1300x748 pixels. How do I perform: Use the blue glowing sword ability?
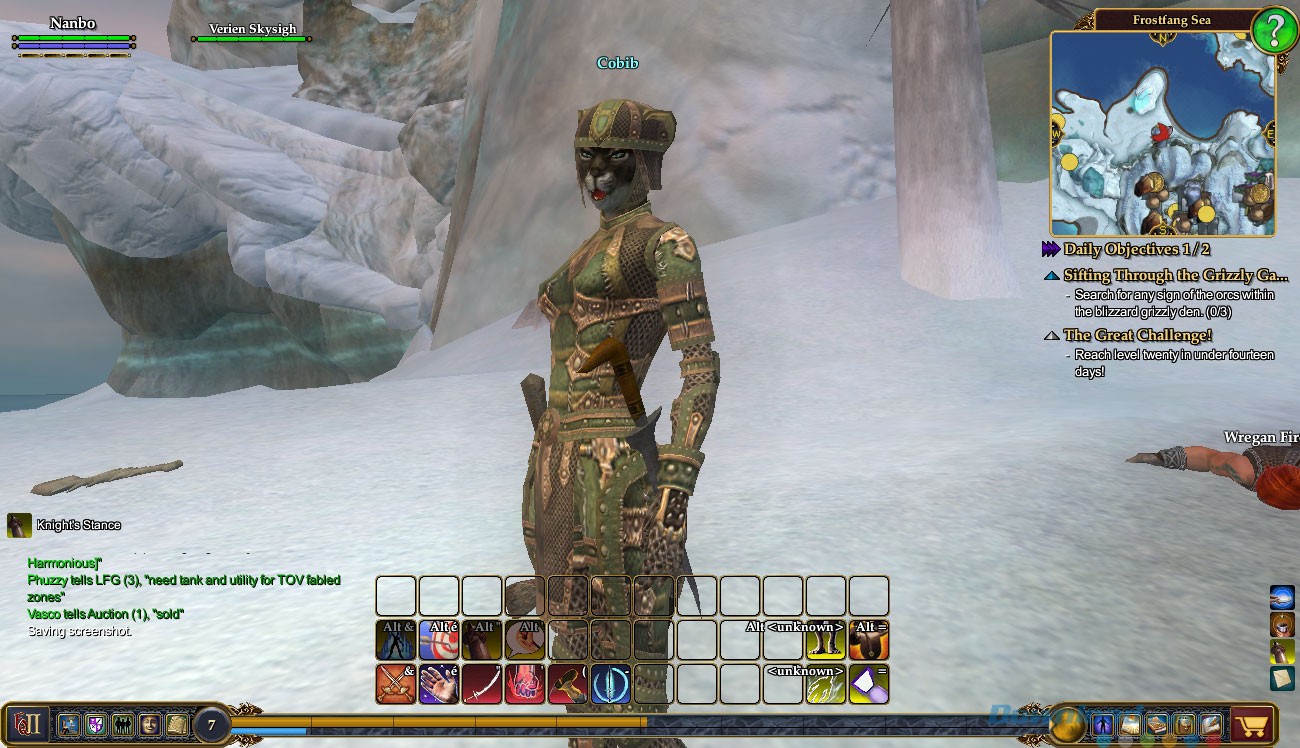pyautogui.click(x=610, y=684)
